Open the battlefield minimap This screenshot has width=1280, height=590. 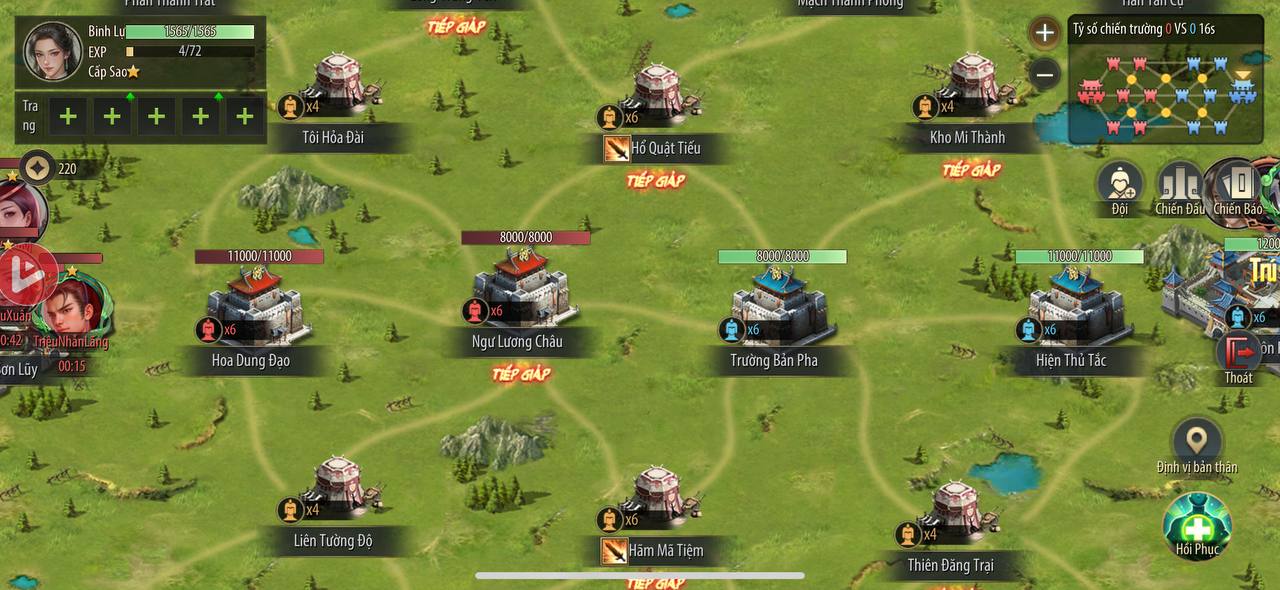click(1166, 89)
